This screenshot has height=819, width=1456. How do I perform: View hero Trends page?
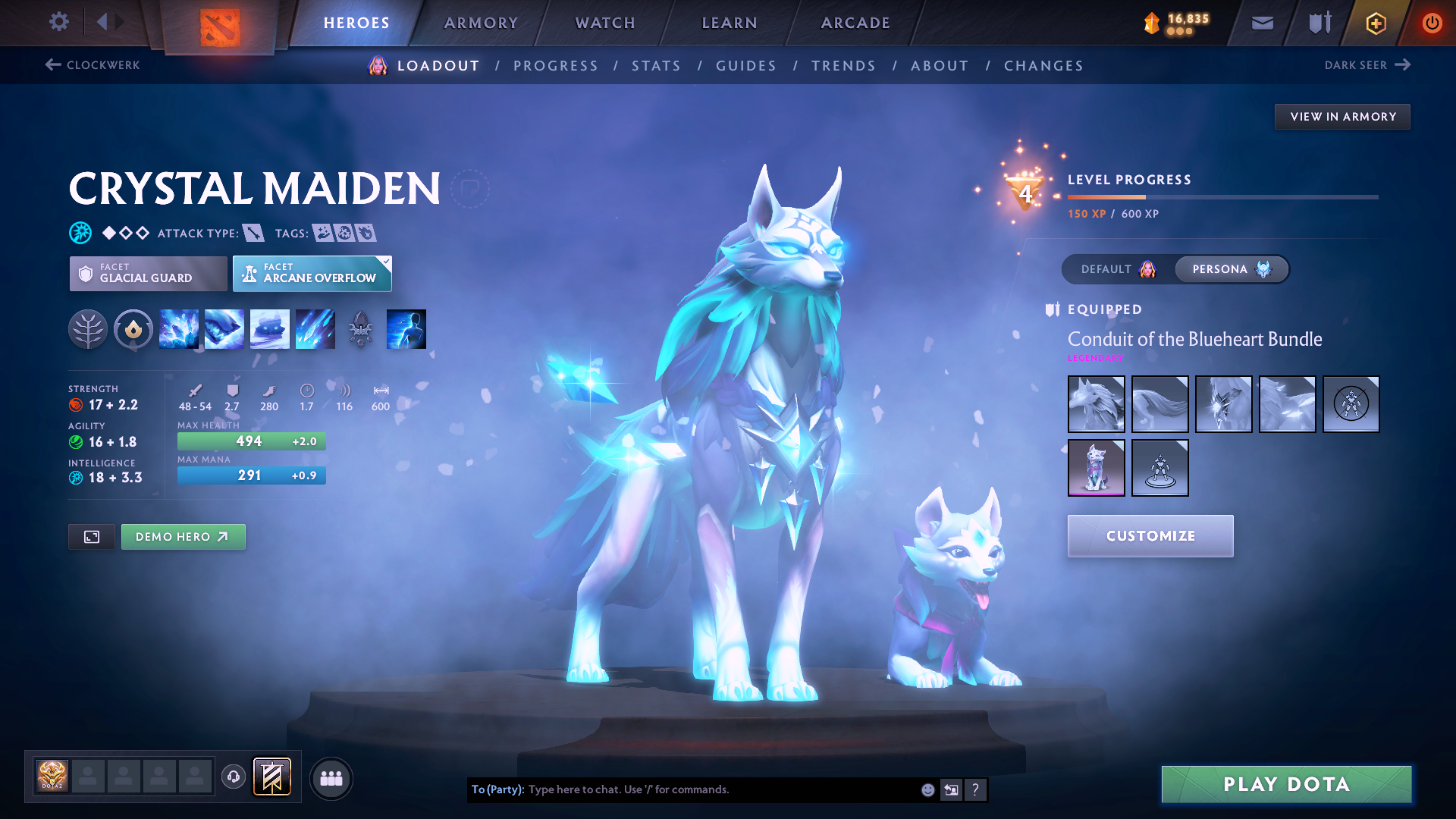coord(843,66)
